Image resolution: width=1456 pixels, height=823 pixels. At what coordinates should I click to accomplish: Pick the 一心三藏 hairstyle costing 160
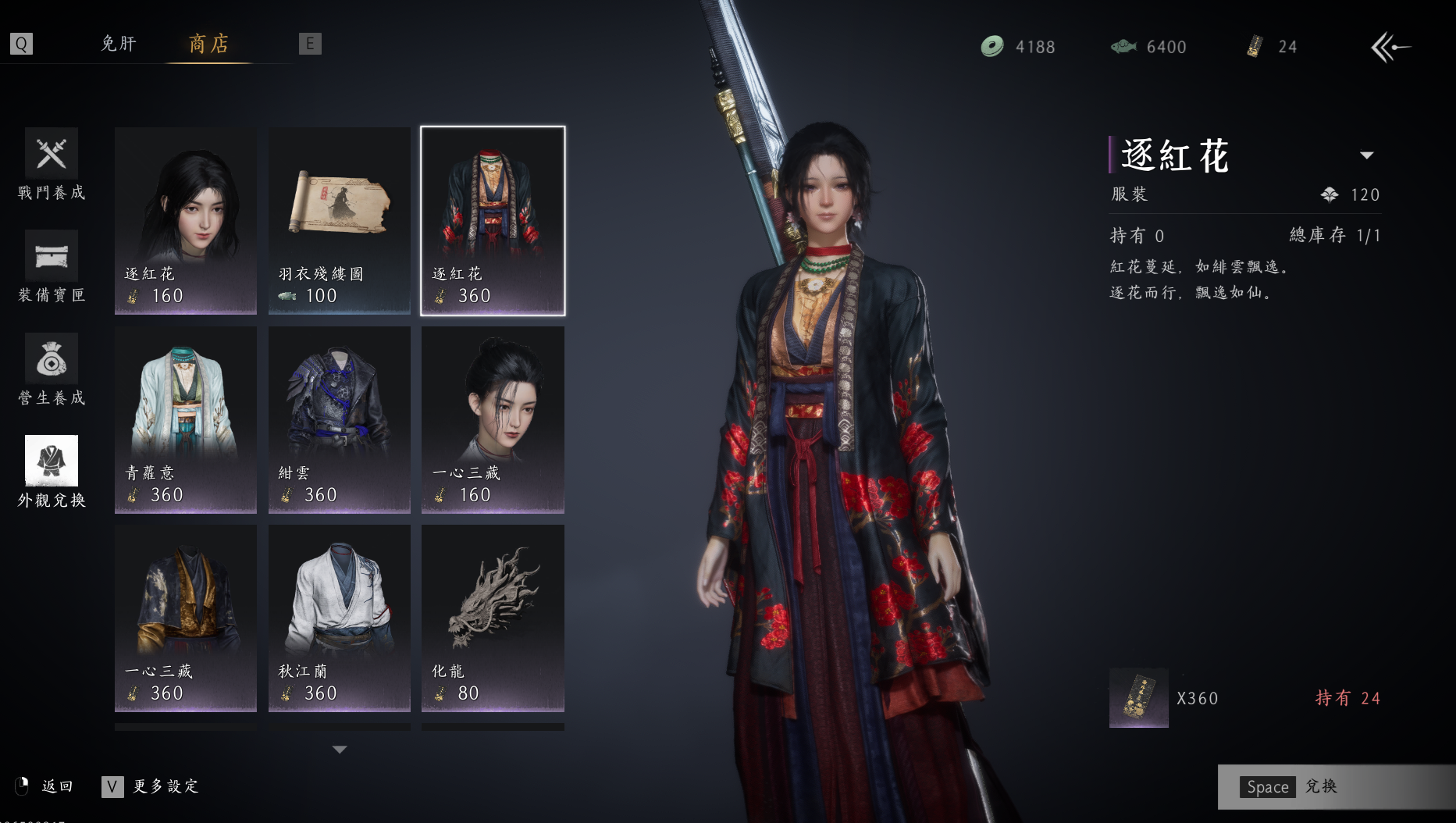click(x=493, y=420)
